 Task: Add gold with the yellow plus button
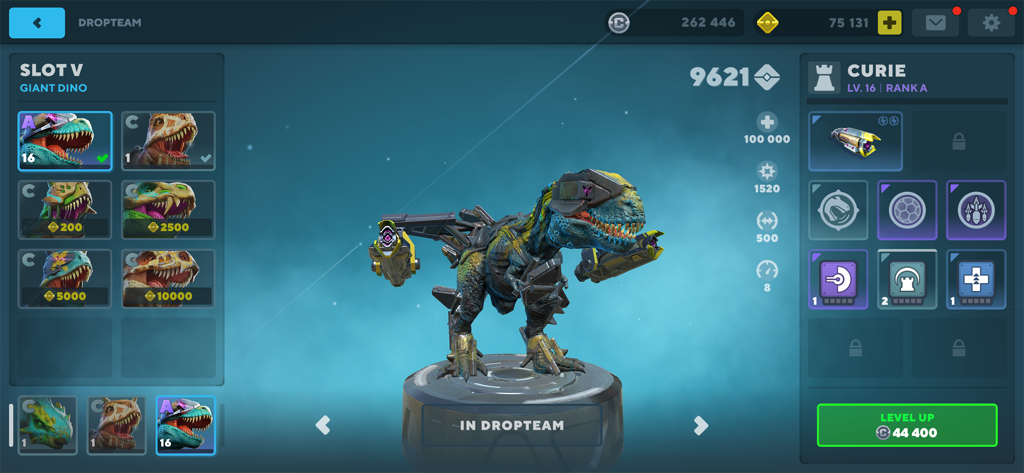[x=889, y=23]
